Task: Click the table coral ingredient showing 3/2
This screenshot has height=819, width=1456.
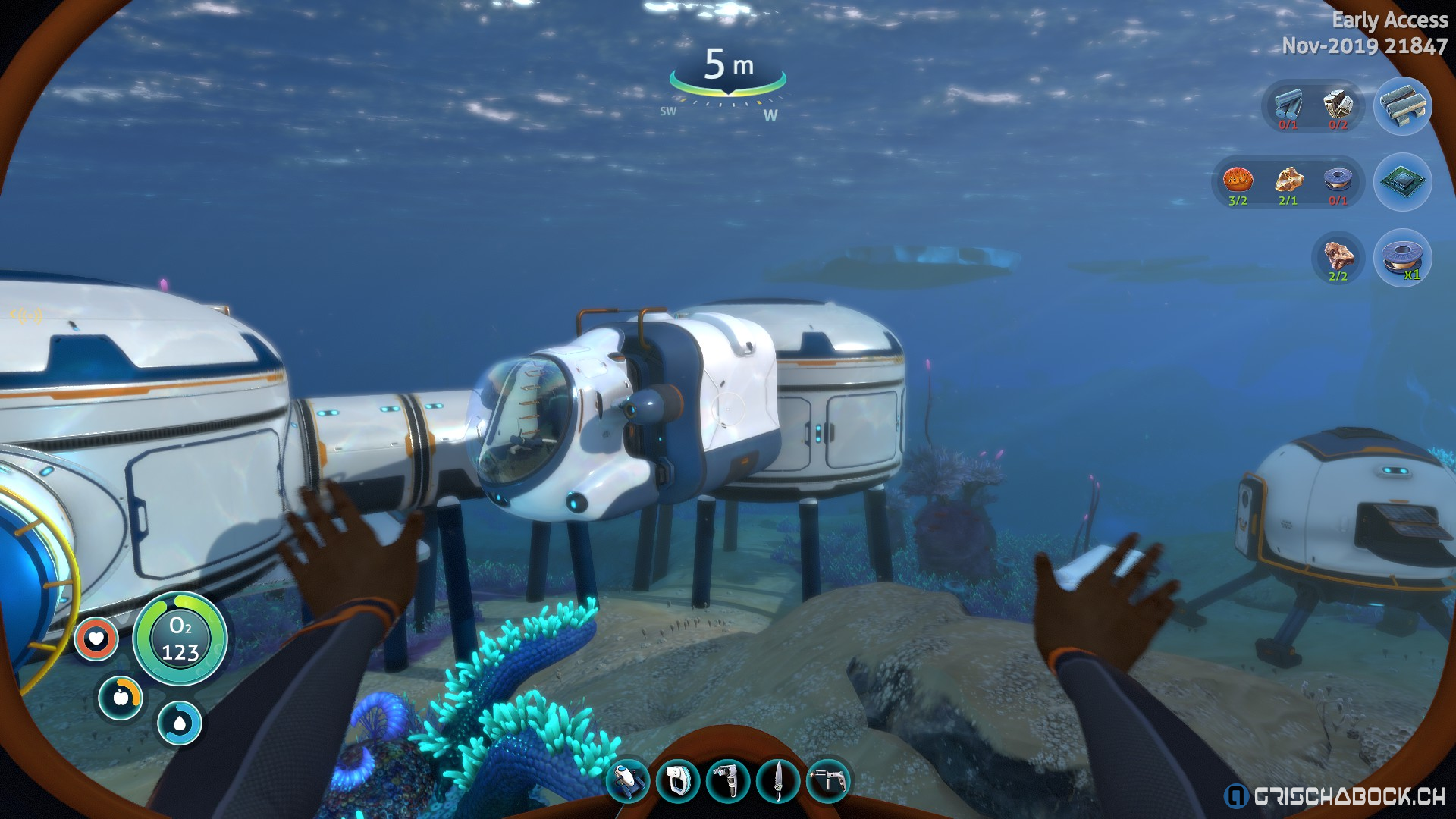Action: (1238, 182)
